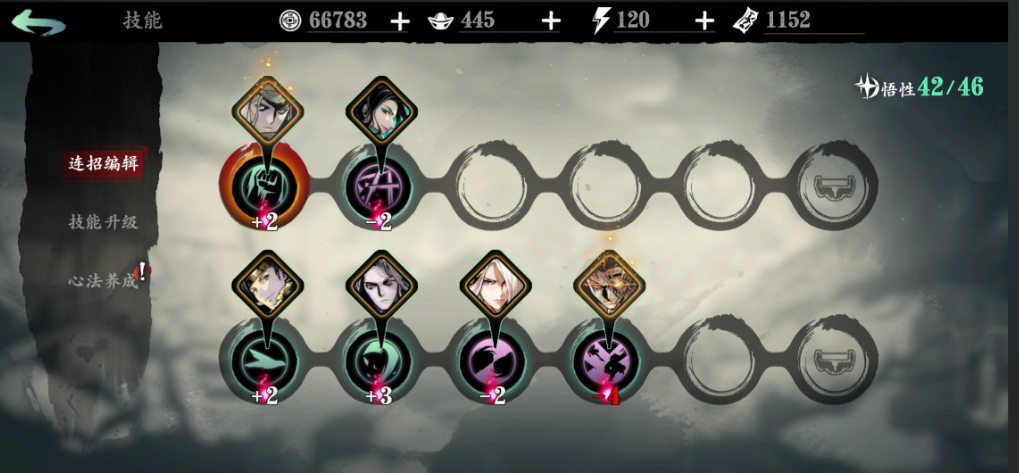
Task: Choose the purple rune skill marked -2
Action: coord(379,186)
